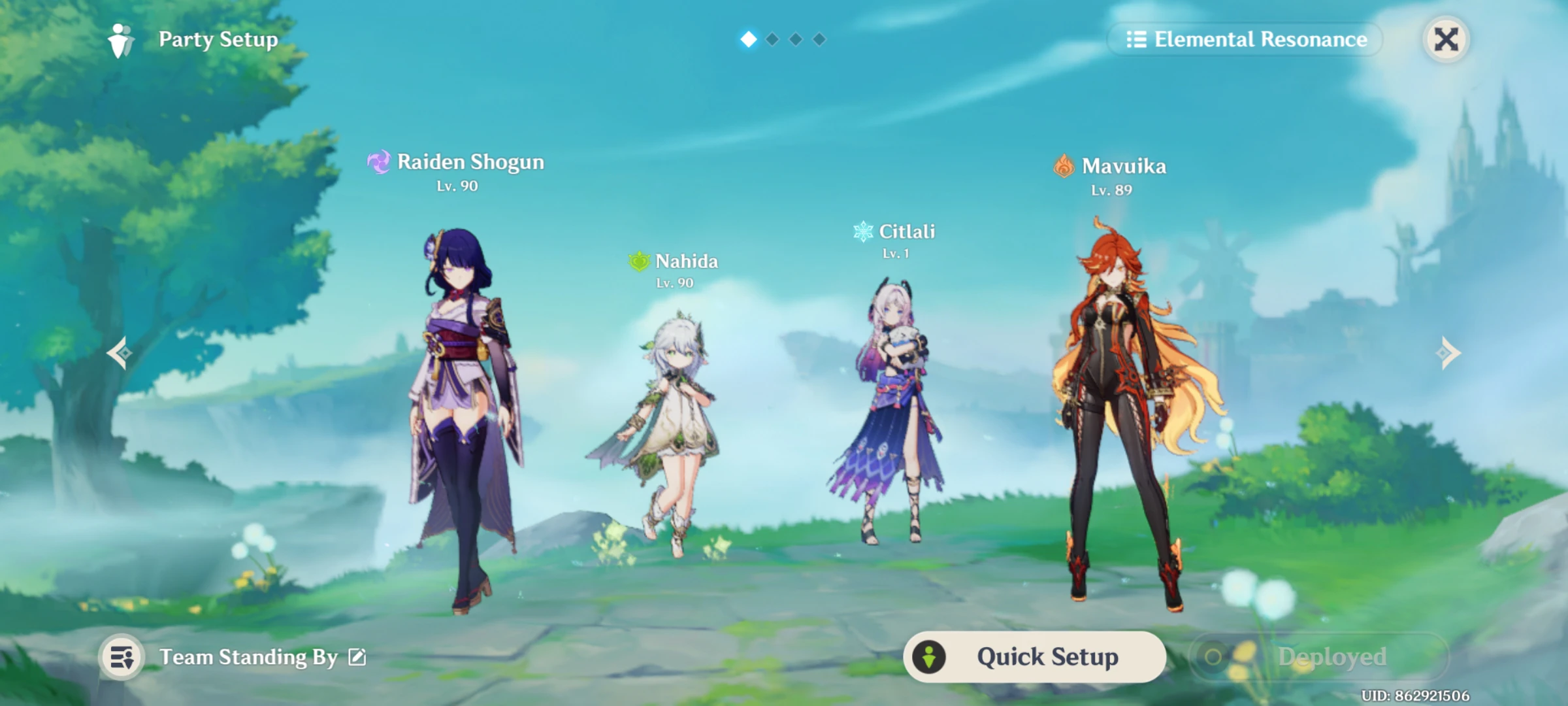The height and width of the screenshot is (706, 1568).
Task: Click the pencil edit icon beside Team Standing By
Action: 355,657
